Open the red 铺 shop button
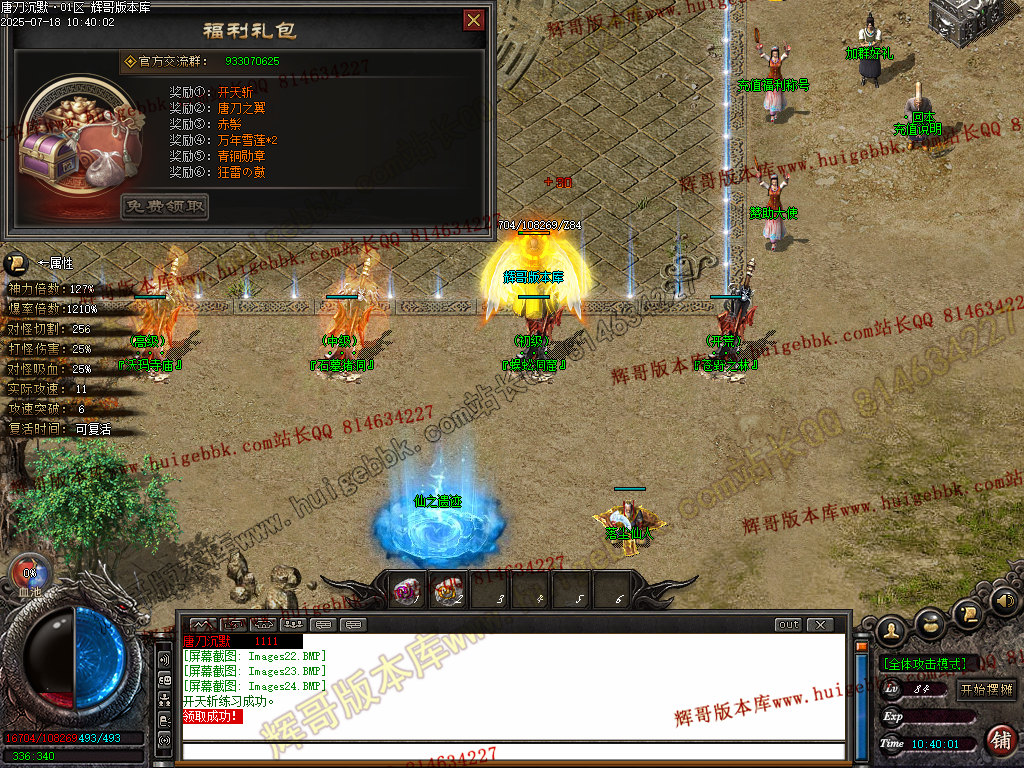This screenshot has height=768, width=1024. [999, 741]
